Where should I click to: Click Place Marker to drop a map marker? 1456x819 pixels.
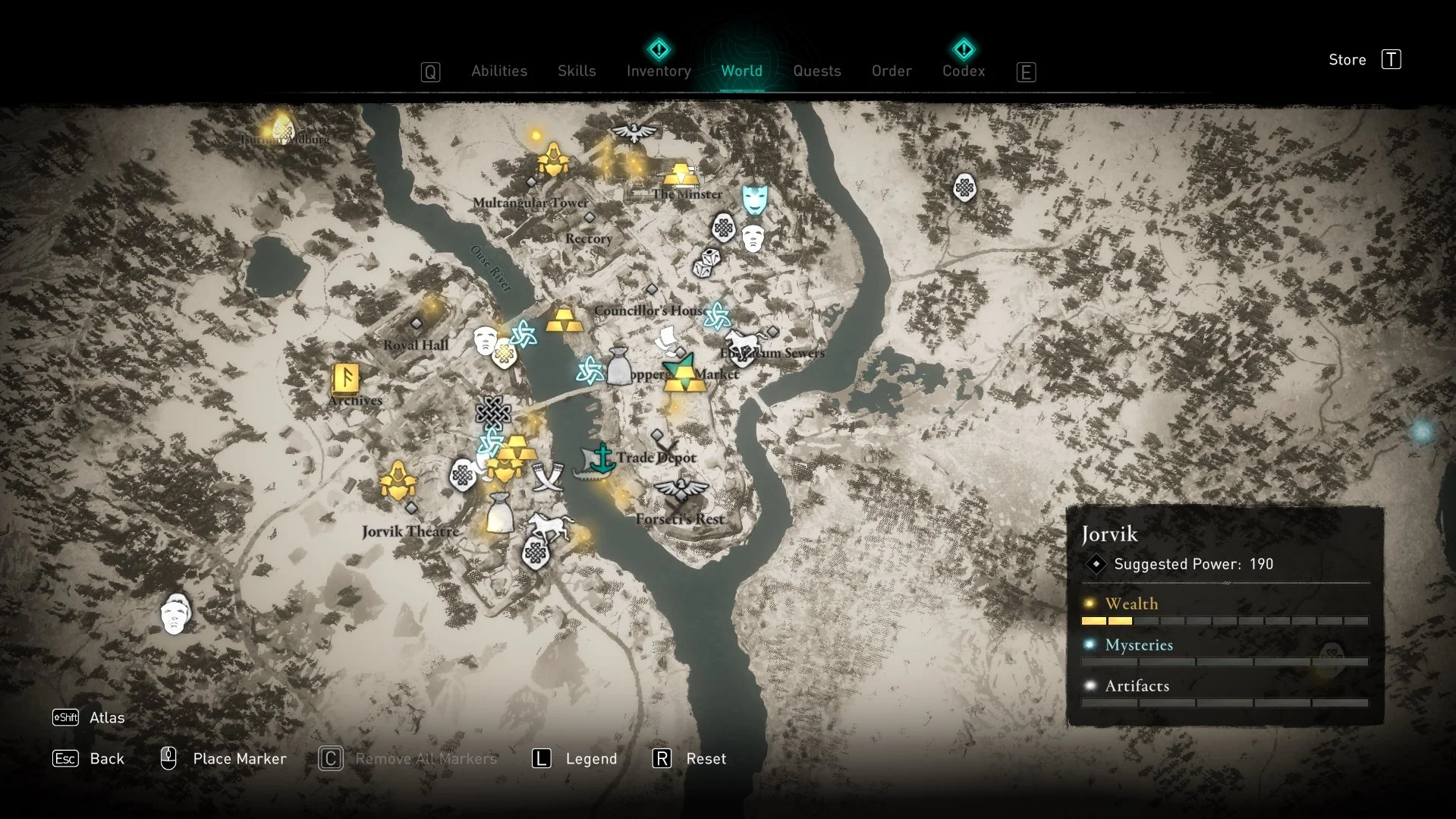click(239, 758)
